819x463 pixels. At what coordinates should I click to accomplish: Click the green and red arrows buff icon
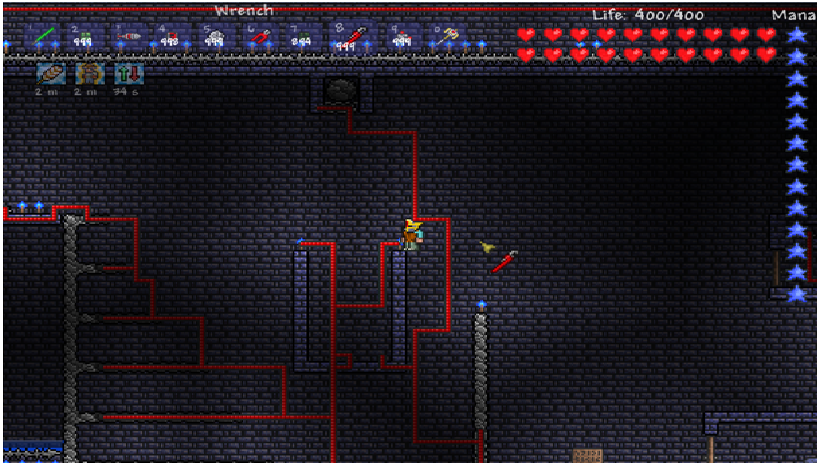click(x=130, y=74)
